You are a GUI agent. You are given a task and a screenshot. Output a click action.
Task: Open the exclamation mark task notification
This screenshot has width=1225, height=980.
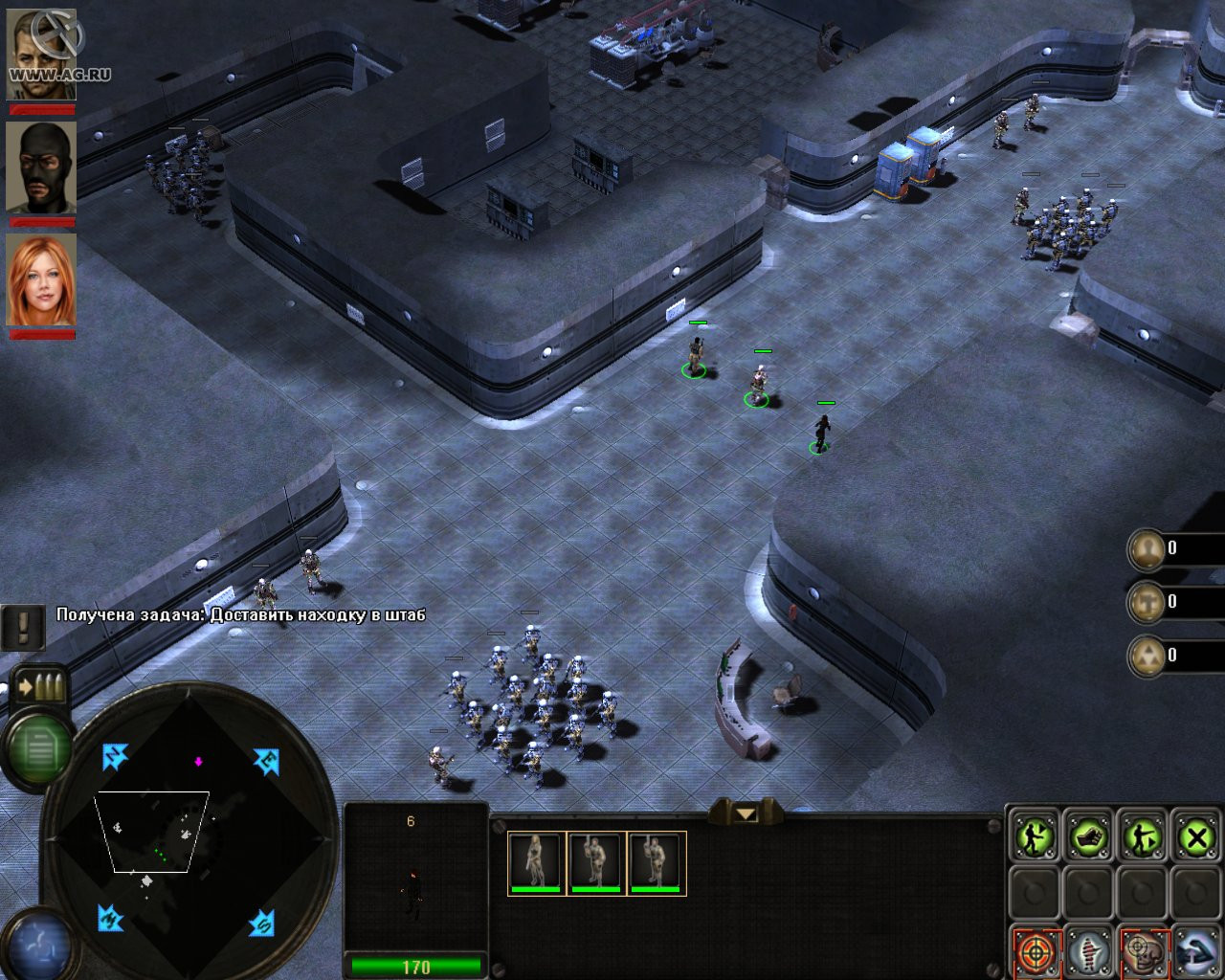[22, 626]
